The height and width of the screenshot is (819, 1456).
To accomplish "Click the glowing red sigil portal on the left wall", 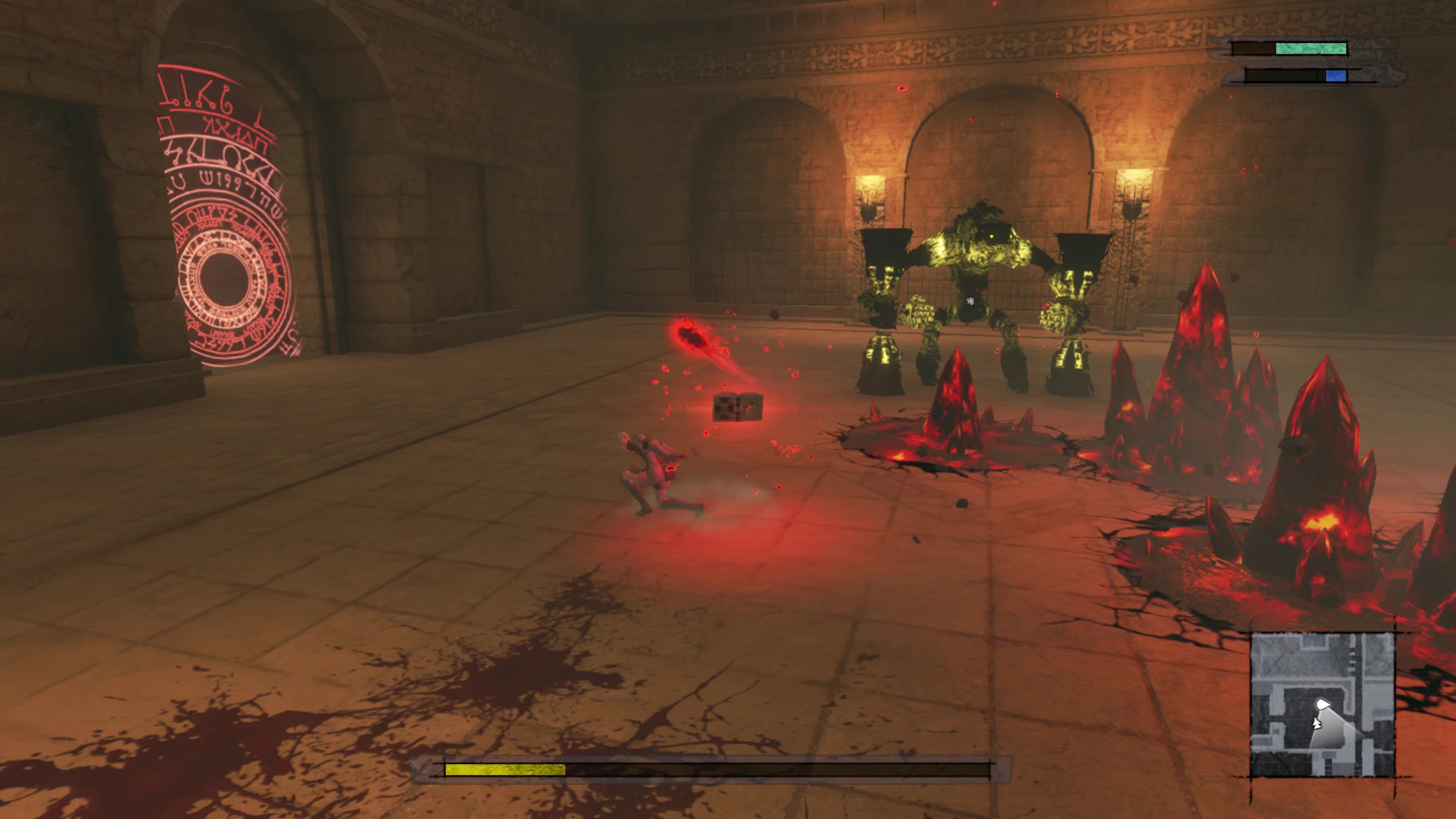I will (x=226, y=226).
